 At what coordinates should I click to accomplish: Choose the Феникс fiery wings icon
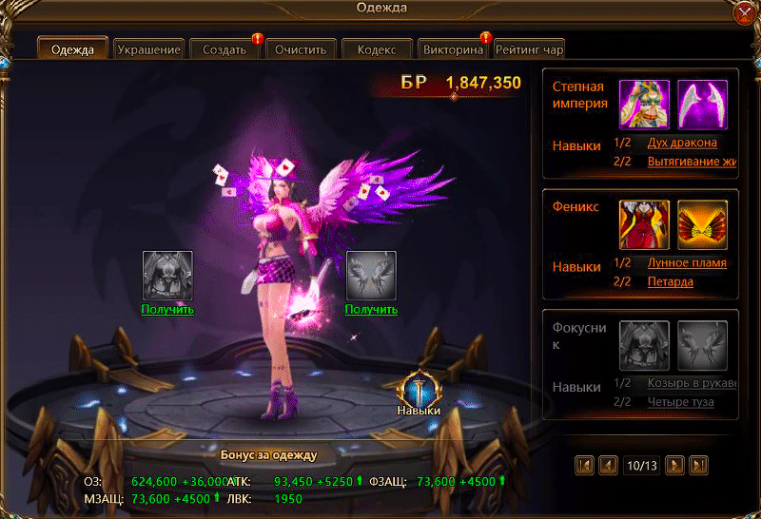[x=702, y=224]
